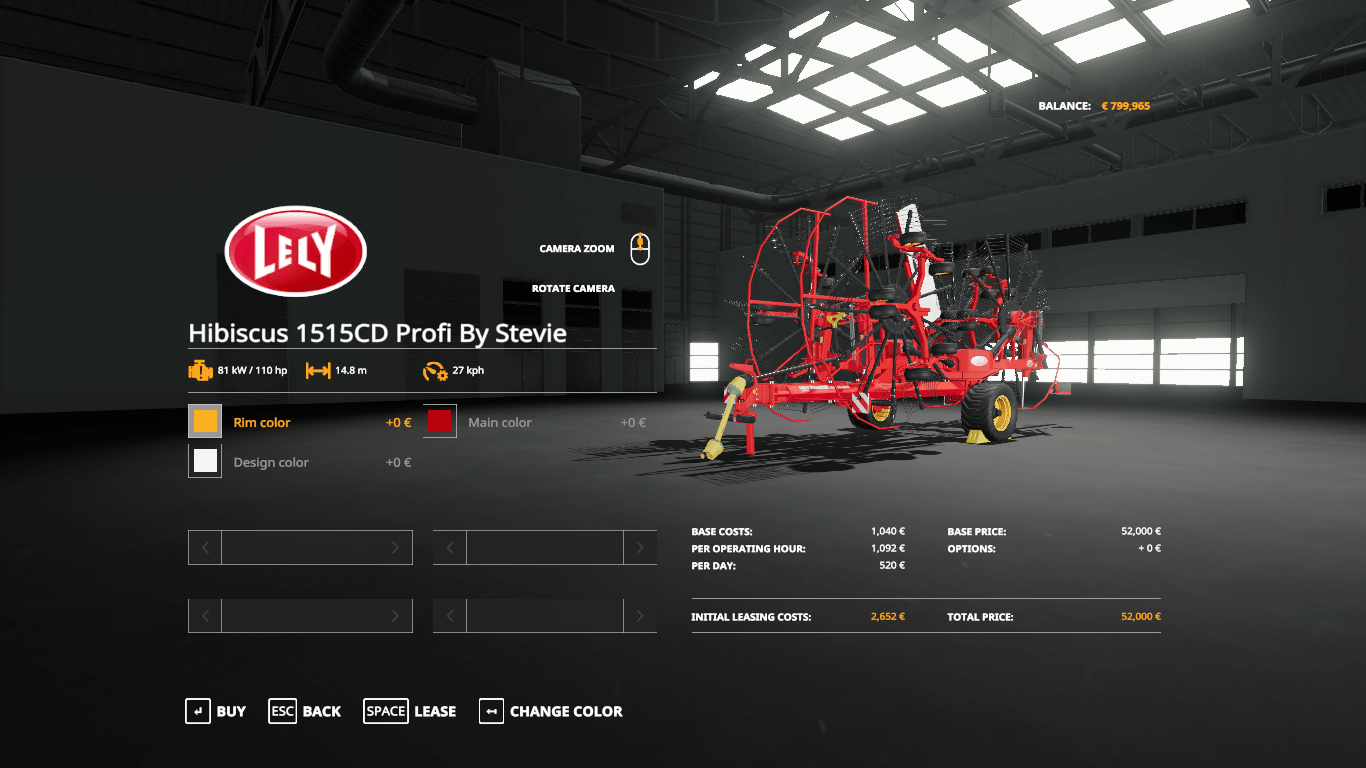1366x768 pixels.
Task: Activate the Change Color button
Action: coord(551,711)
